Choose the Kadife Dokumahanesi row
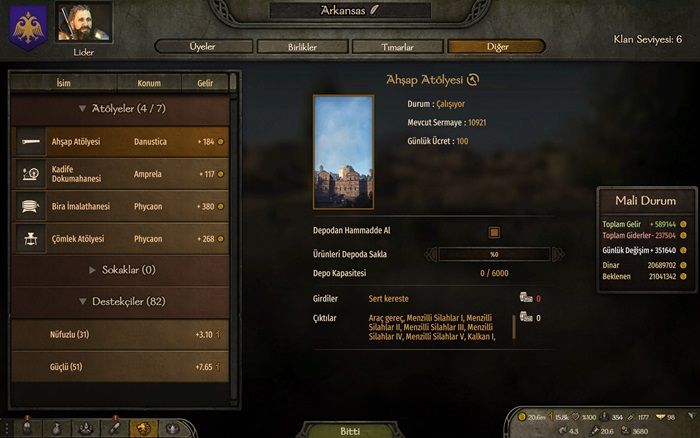This screenshot has width=700, height=438. [120, 173]
